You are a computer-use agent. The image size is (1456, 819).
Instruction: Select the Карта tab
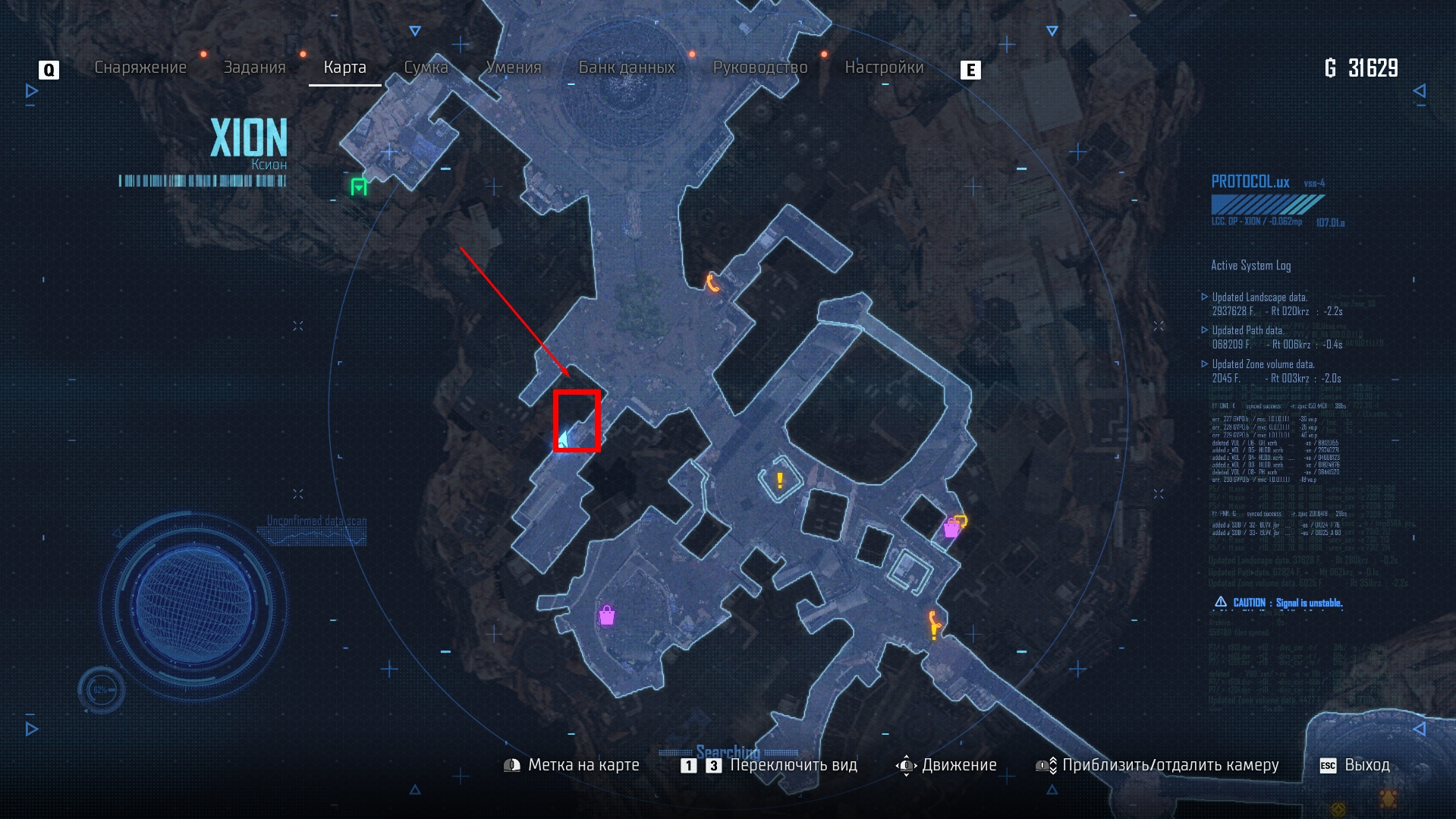pyautogui.click(x=344, y=68)
